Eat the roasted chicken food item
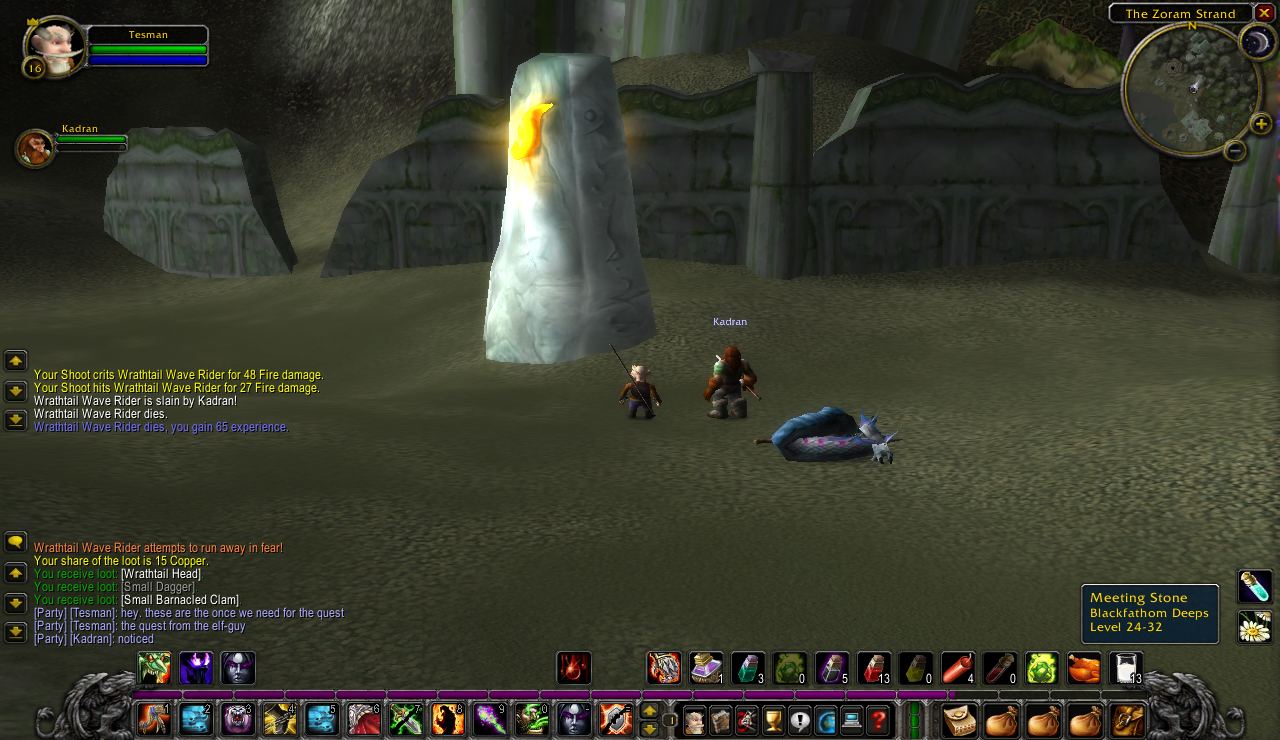 click(x=1084, y=668)
